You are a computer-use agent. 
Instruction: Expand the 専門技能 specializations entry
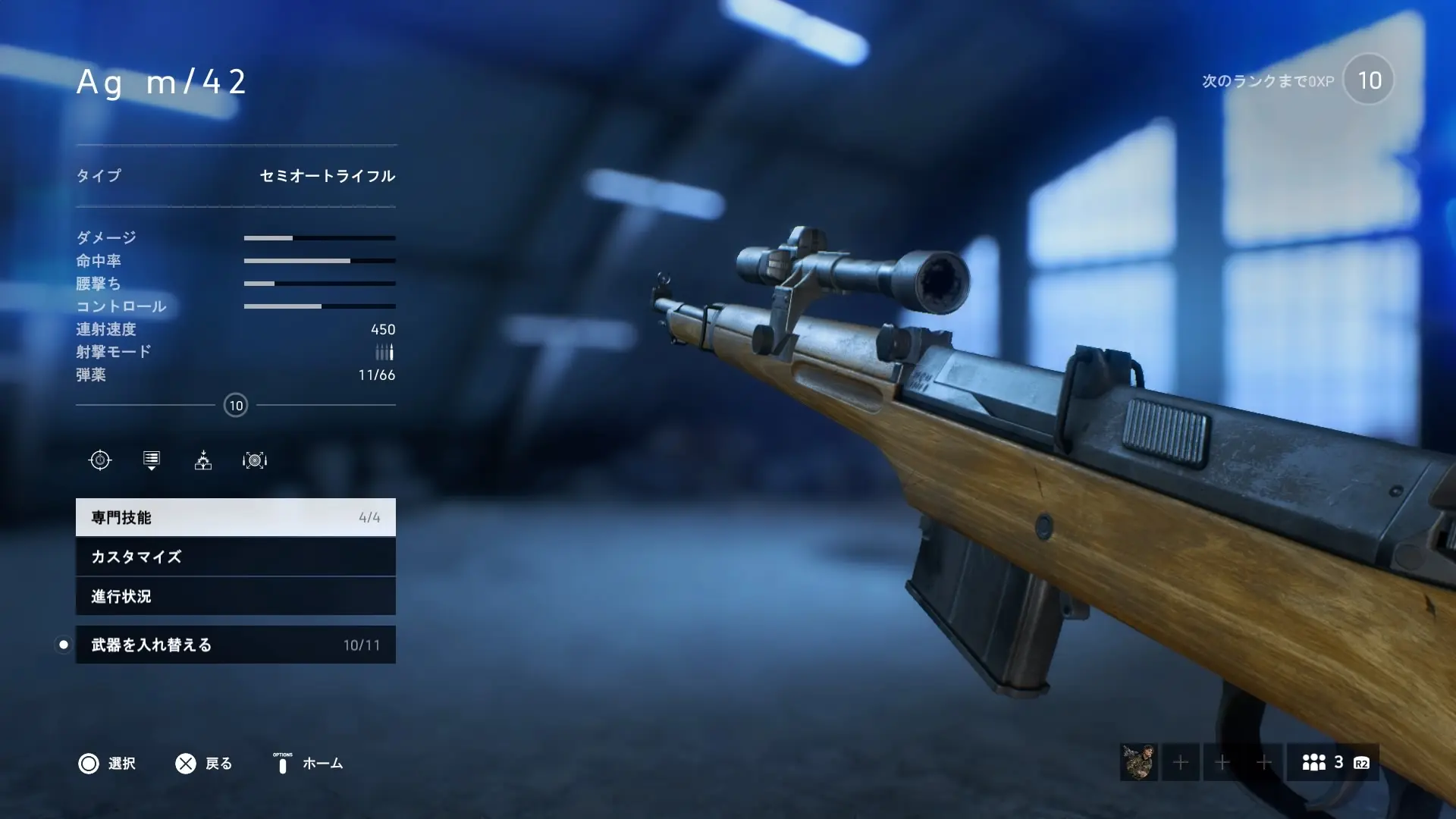click(x=235, y=517)
